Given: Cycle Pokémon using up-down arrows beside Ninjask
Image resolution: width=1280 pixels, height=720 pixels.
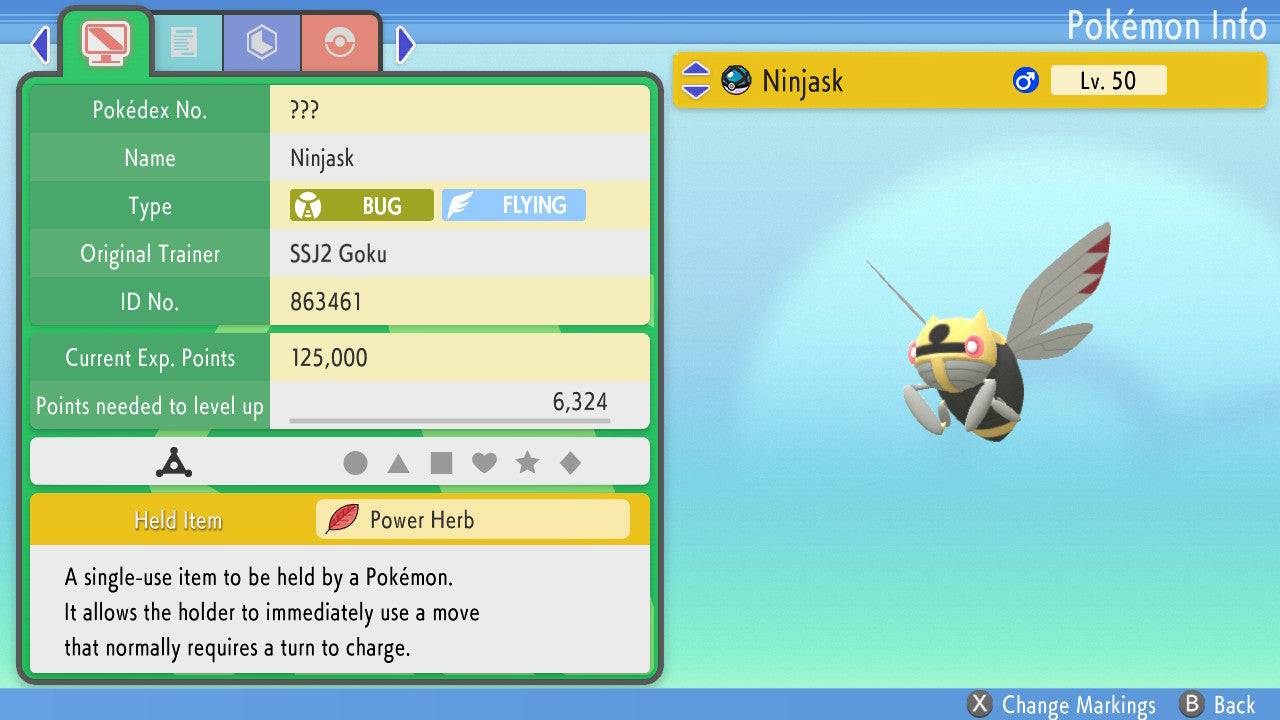Looking at the screenshot, I should (x=696, y=80).
